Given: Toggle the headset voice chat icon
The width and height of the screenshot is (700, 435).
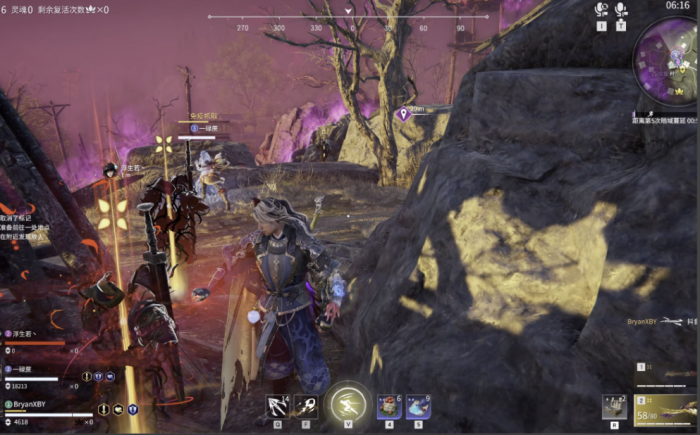Looking at the screenshot, I should point(601,10).
